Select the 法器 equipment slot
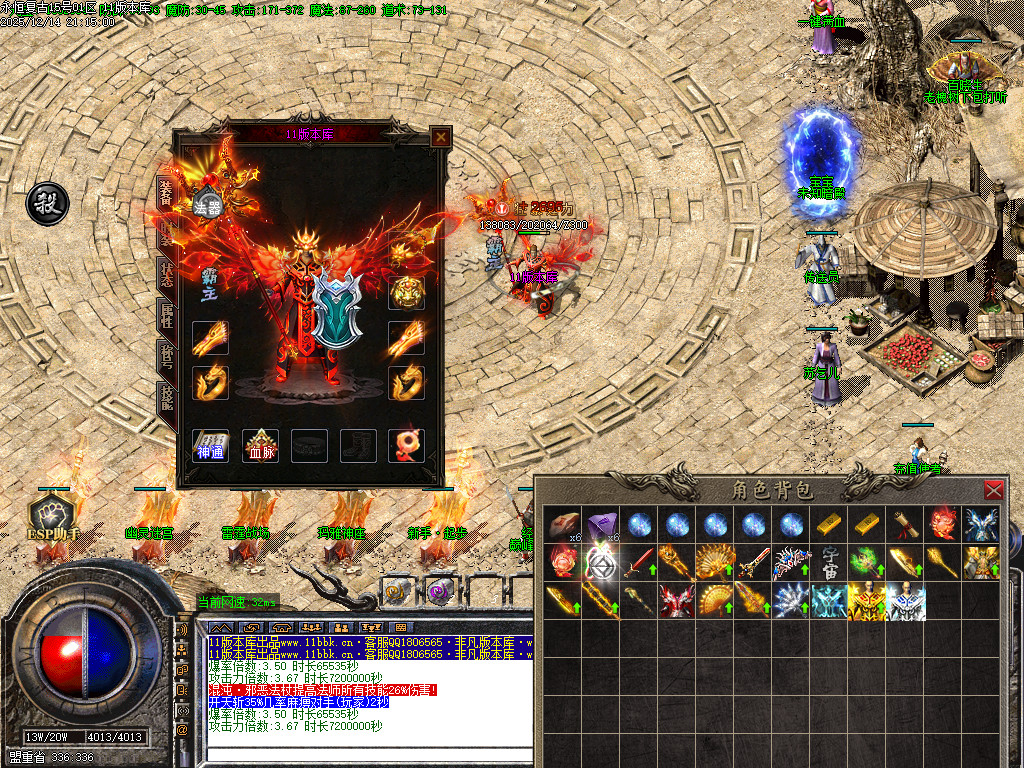This screenshot has width=1024, height=768. 208,203
